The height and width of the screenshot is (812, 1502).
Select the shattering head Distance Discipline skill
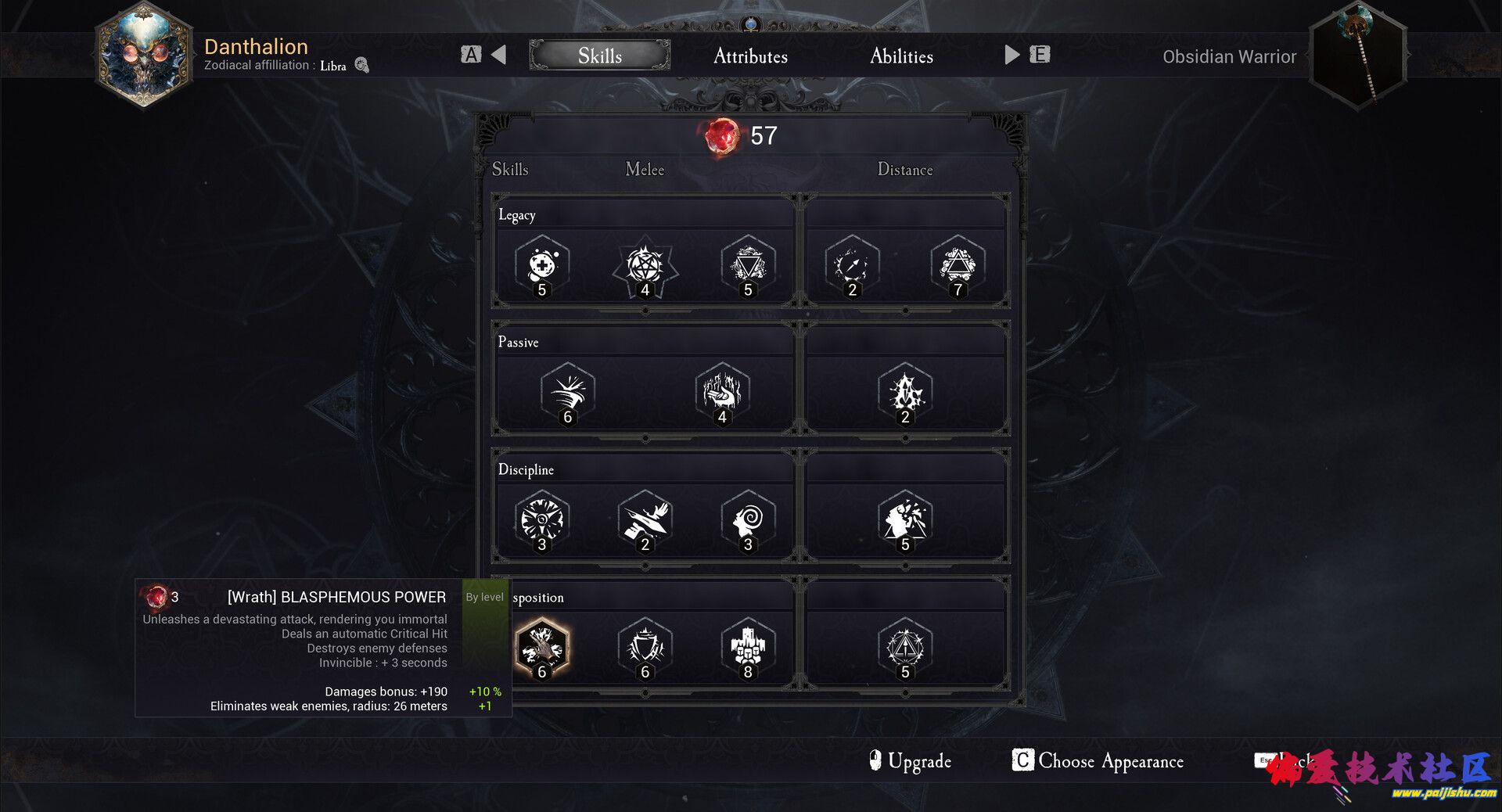click(905, 519)
